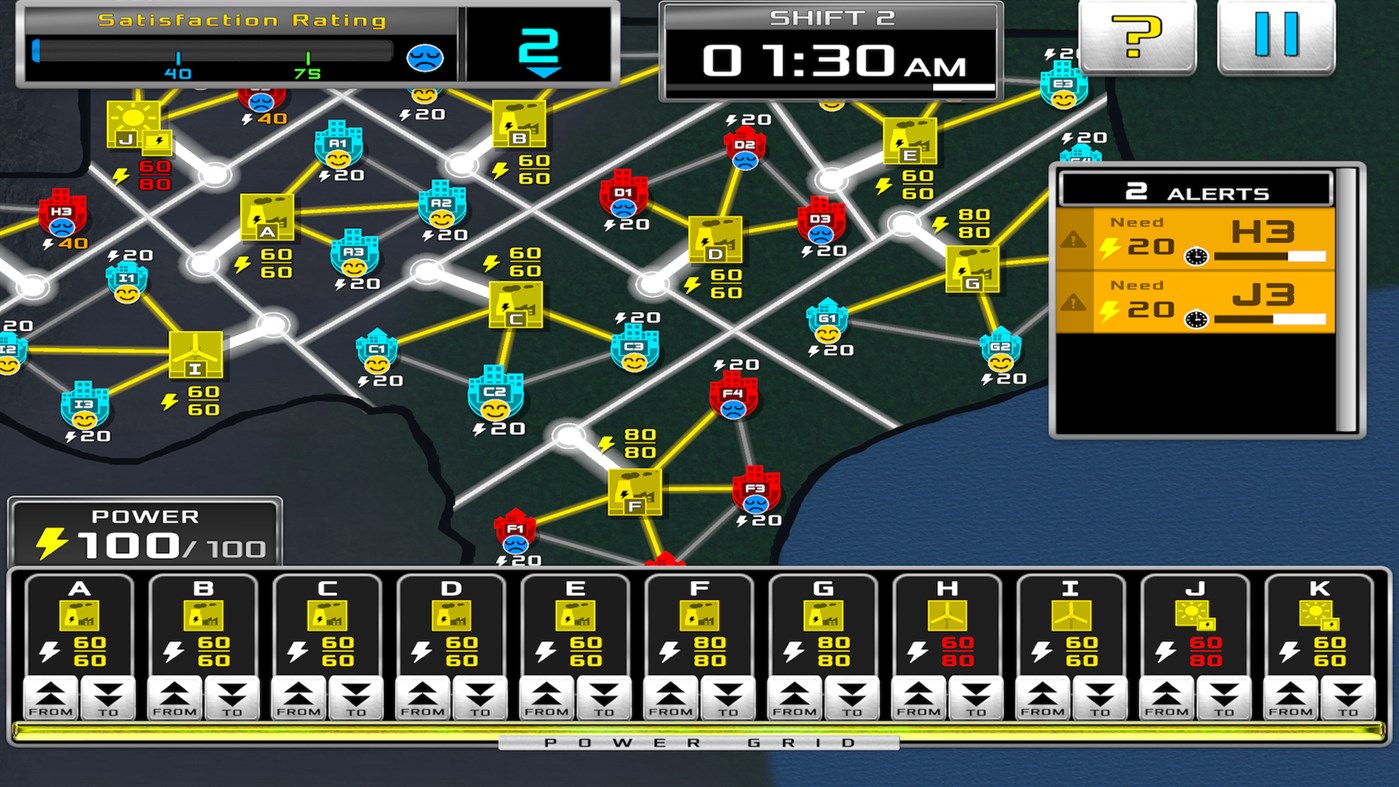Click the wind turbine icon for station H
Image resolution: width=1399 pixels, height=787 pixels.
pyautogui.click(x=946, y=617)
